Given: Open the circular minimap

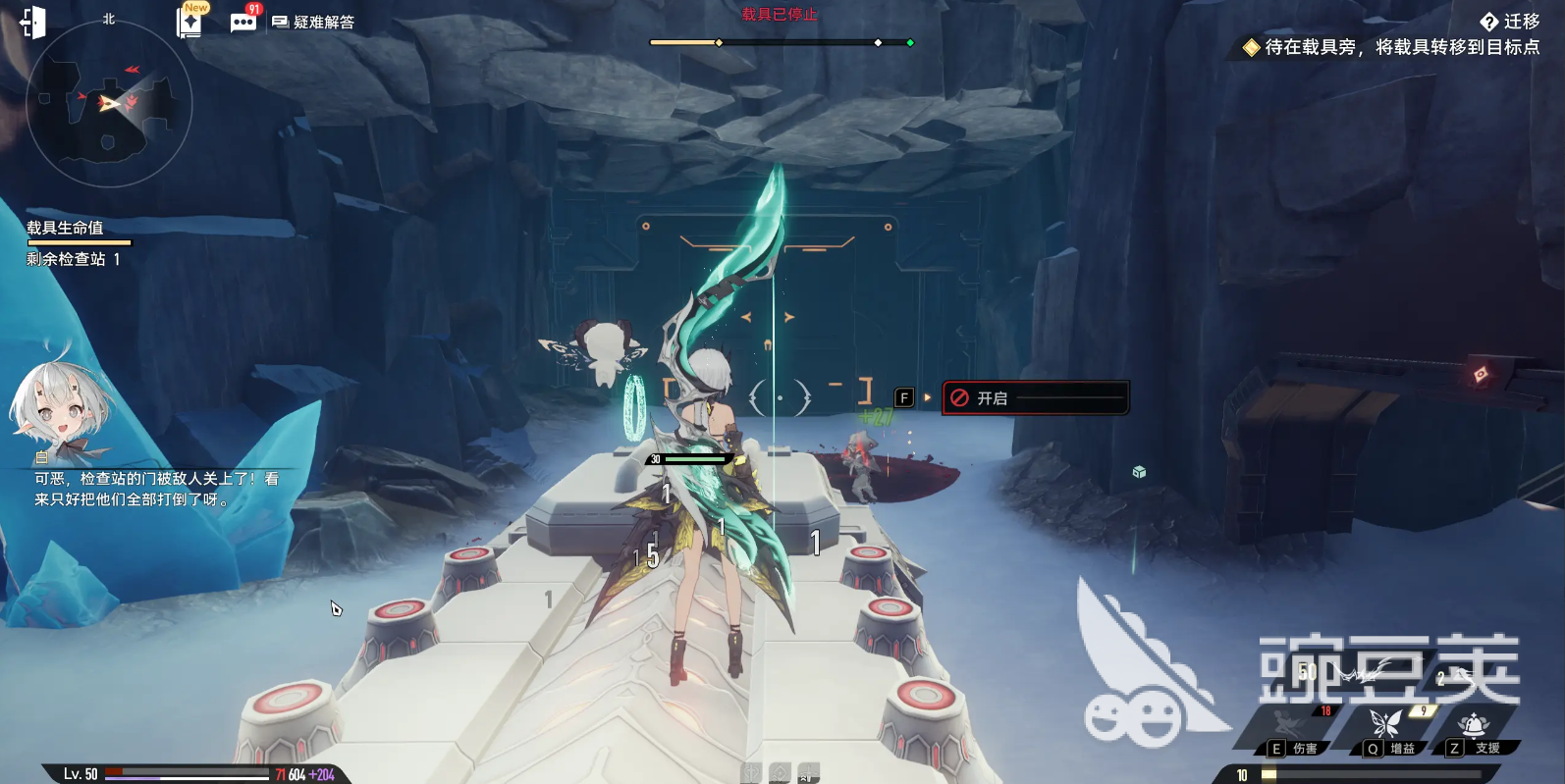Looking at the screenshot, I should (108, 104).
